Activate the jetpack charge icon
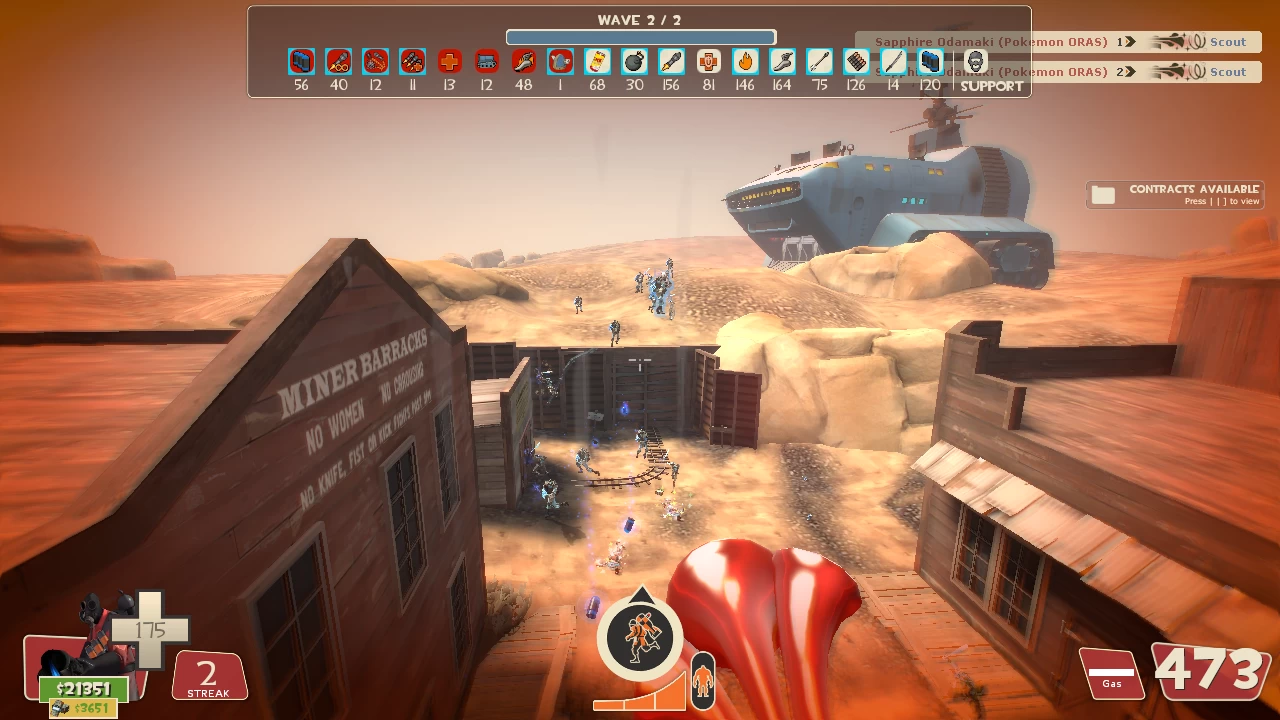 click(640, 636)
